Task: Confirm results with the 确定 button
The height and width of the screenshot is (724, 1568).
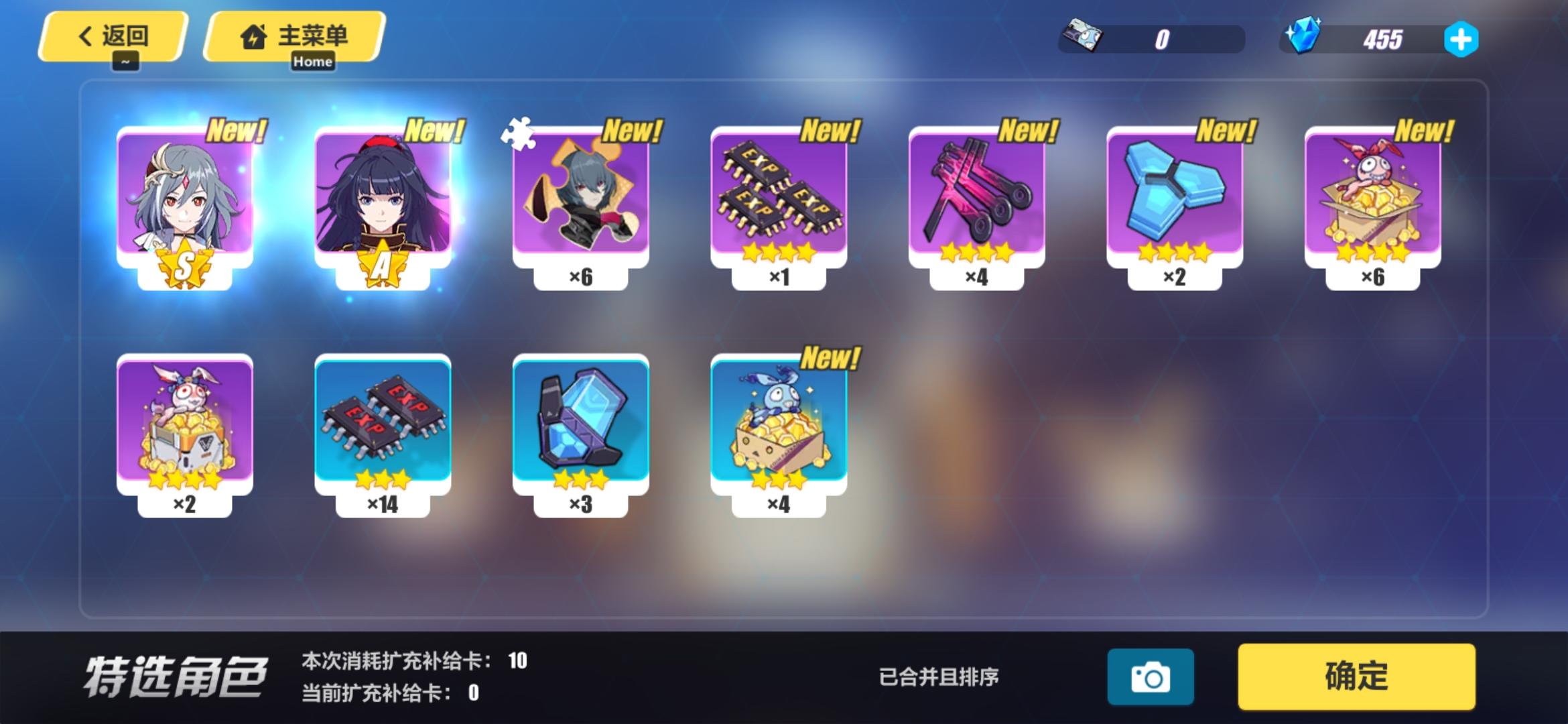Action: click(1358, 677)
